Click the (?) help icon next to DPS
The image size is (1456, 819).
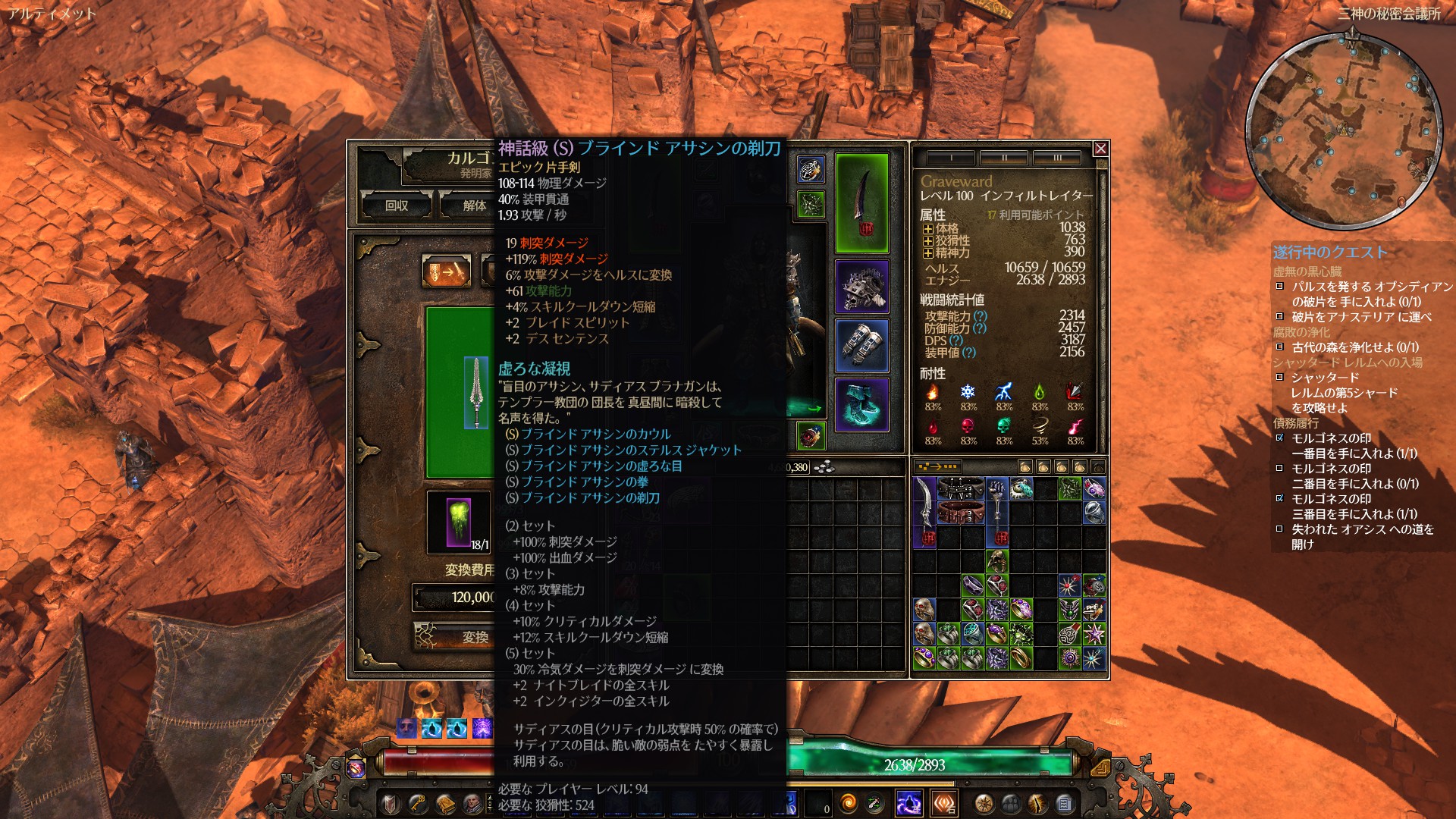point(955,342)
